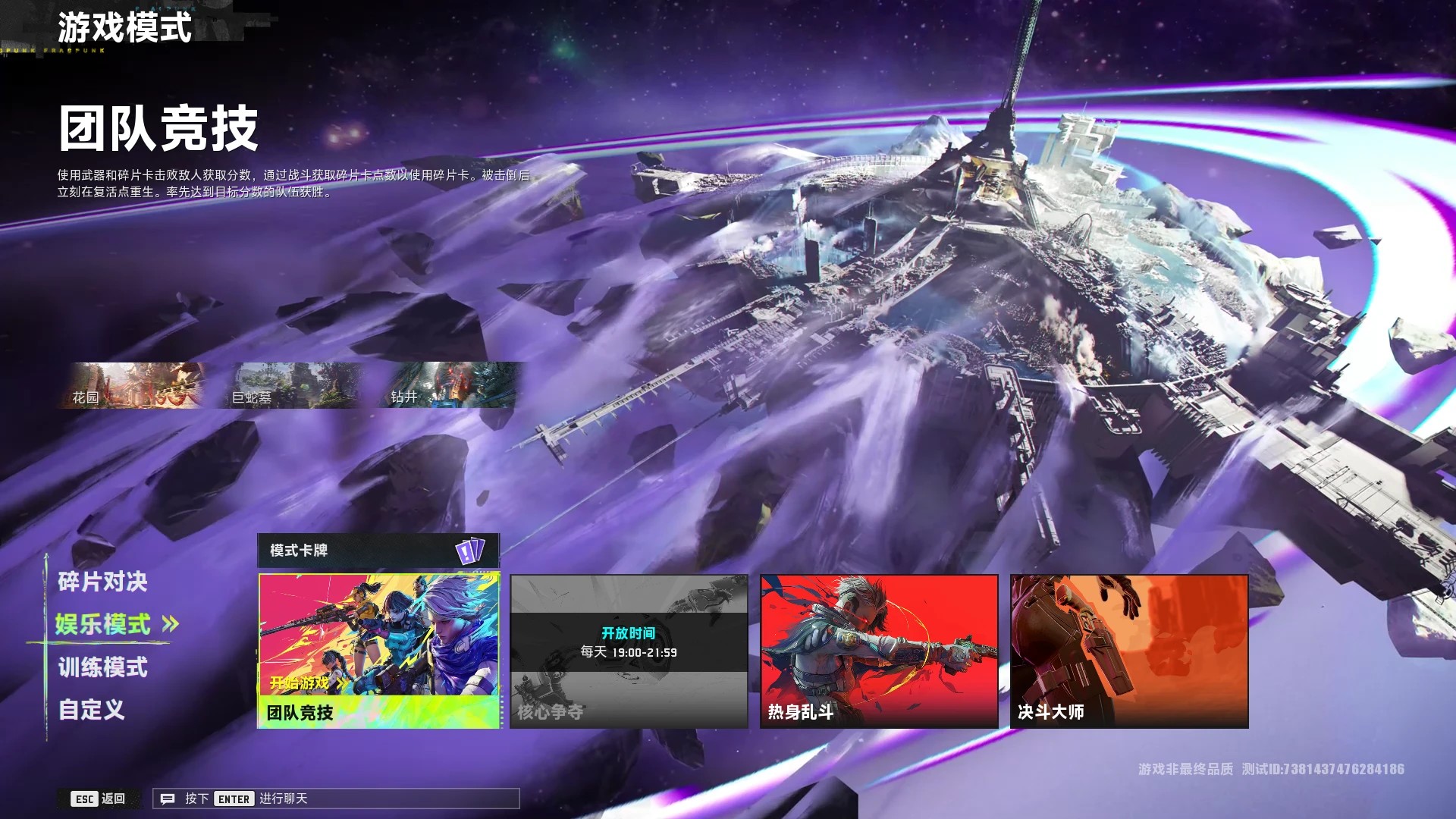Open the 训练模式 category
1456x819 pixels.
(102, 667)
